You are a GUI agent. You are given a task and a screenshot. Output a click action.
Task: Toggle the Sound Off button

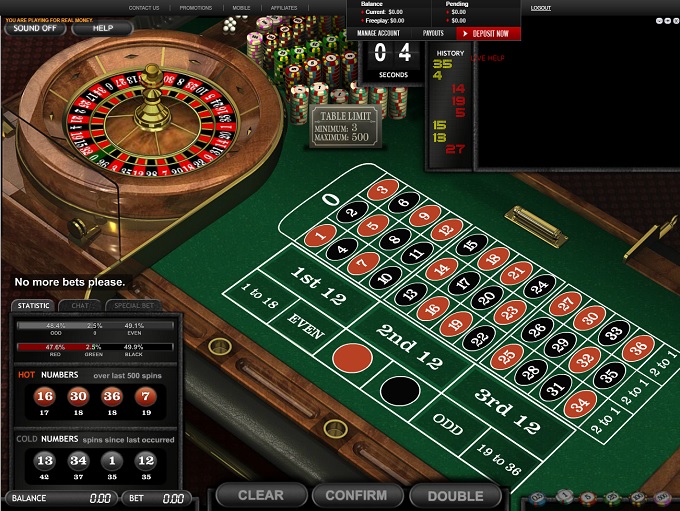pyautogui.click(x=35, y=28)
